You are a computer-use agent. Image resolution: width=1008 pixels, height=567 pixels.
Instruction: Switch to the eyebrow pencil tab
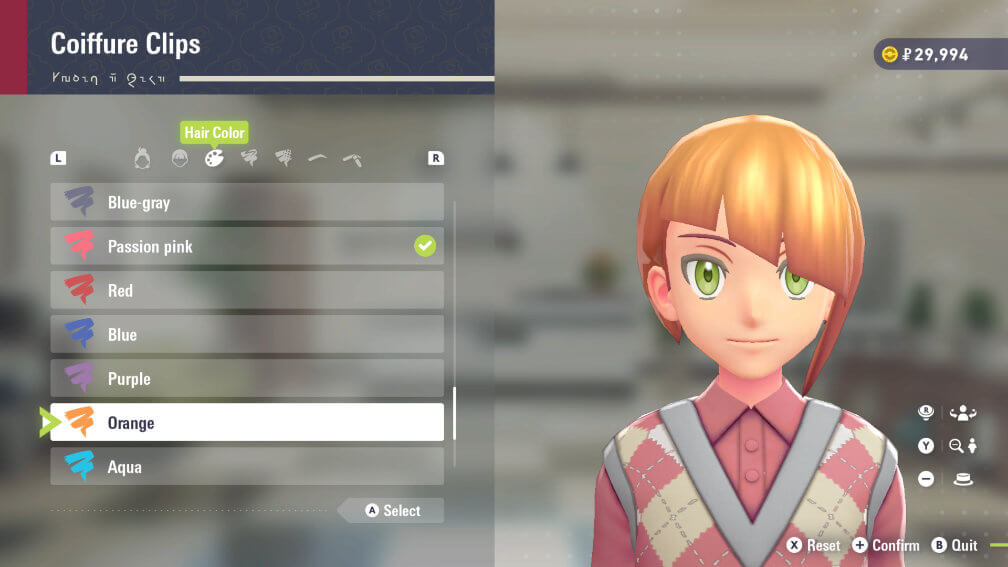pyautogui.click(x=351, y=158)
